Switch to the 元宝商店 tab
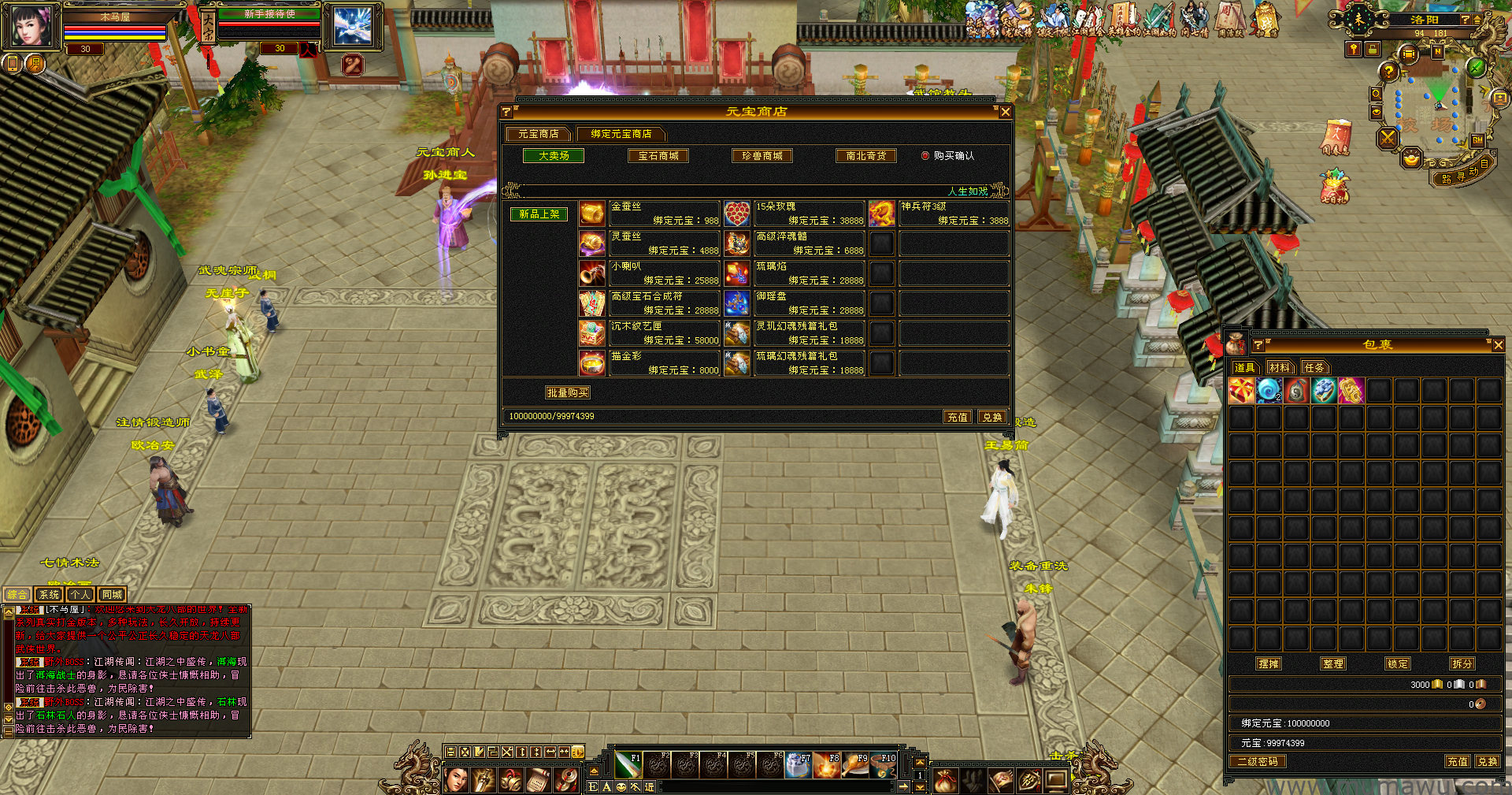Screen dimensions: 1512x795 pos(539,134)
